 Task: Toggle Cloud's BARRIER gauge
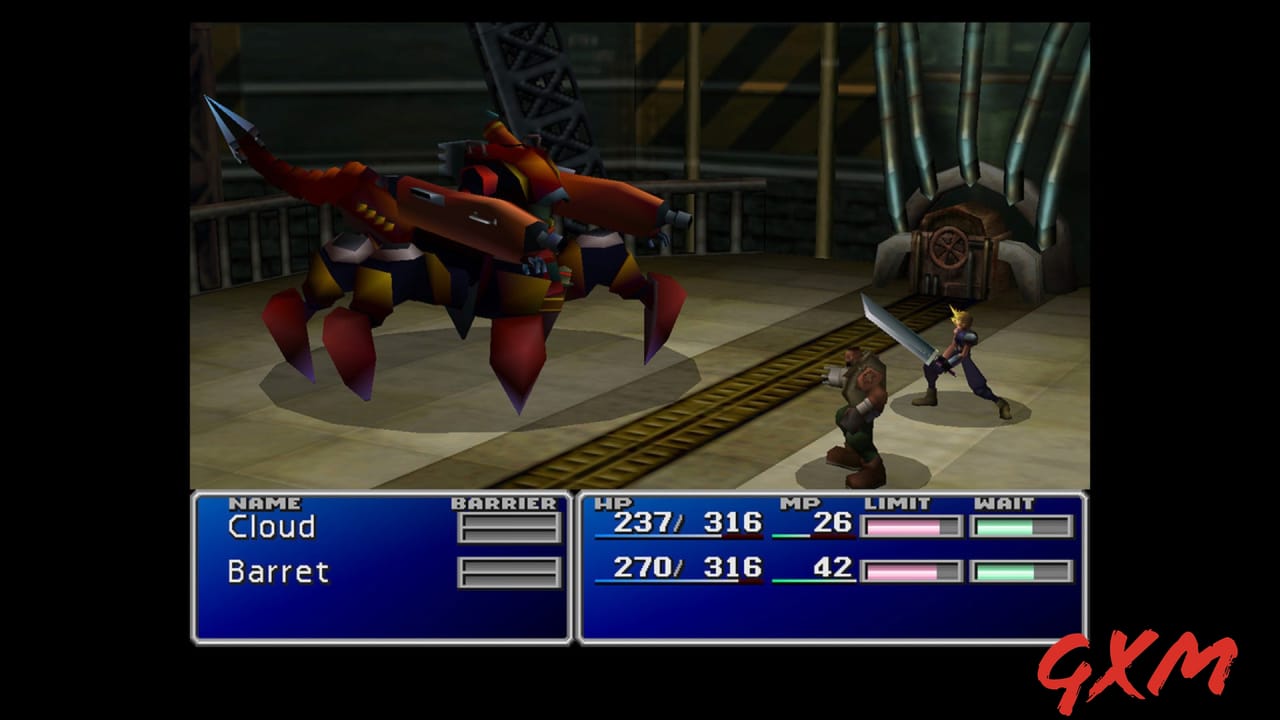pyautogui.click(x=508, y=526)
